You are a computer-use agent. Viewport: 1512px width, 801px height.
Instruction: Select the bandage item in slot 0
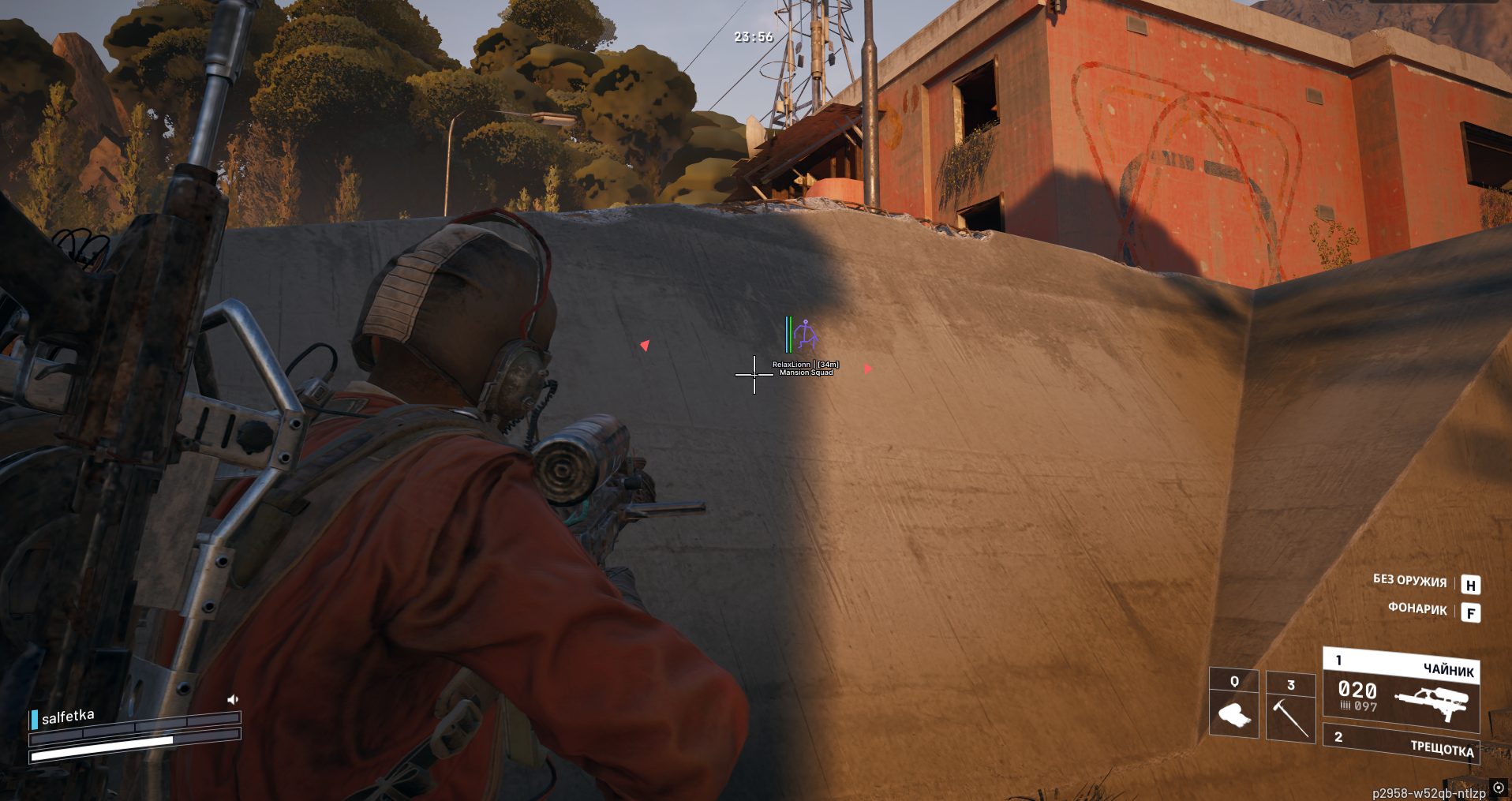point(1234,705)
